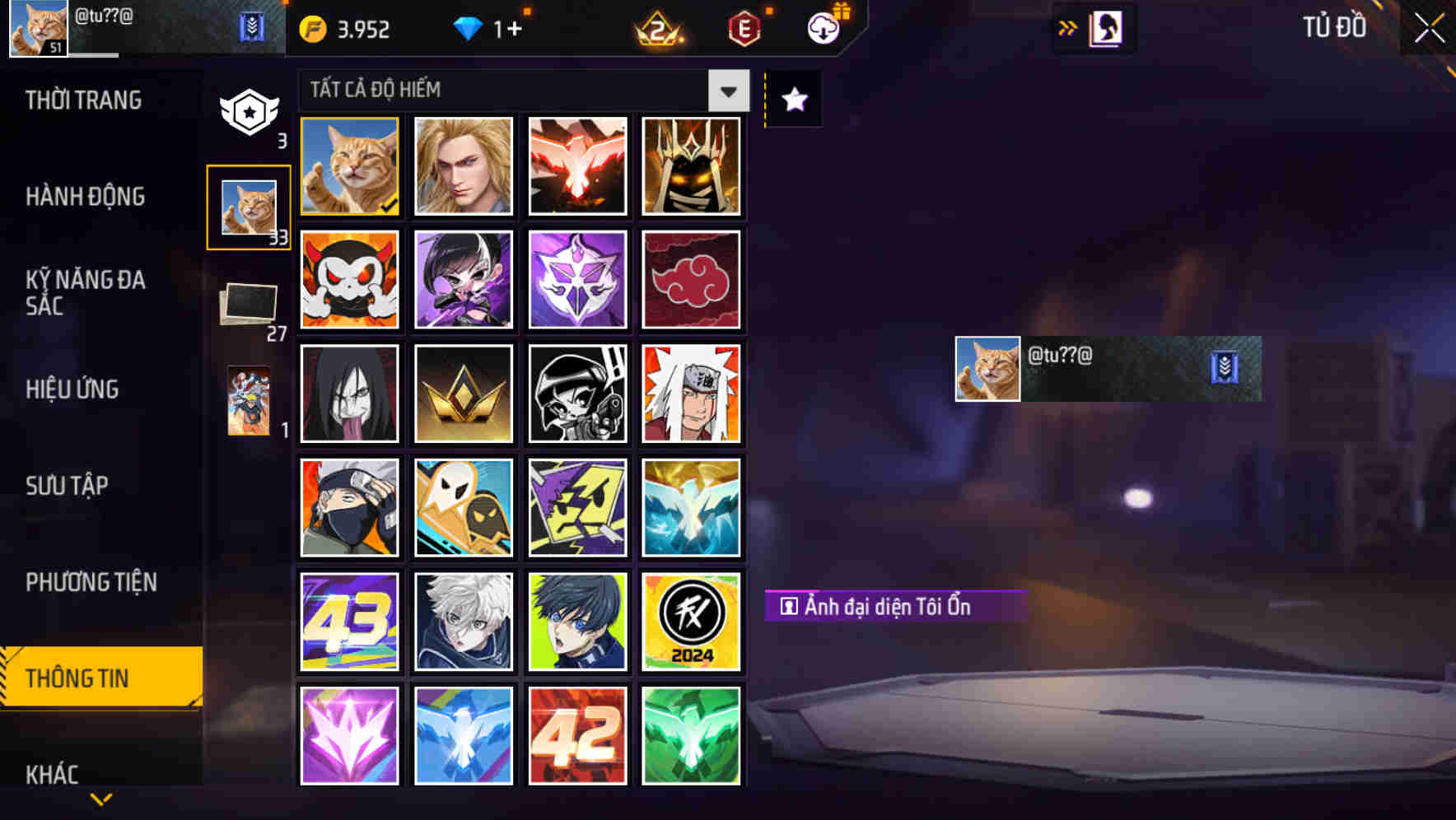
Task: Expand the sidebar with the bottom chevron
Action: [101, 798]
